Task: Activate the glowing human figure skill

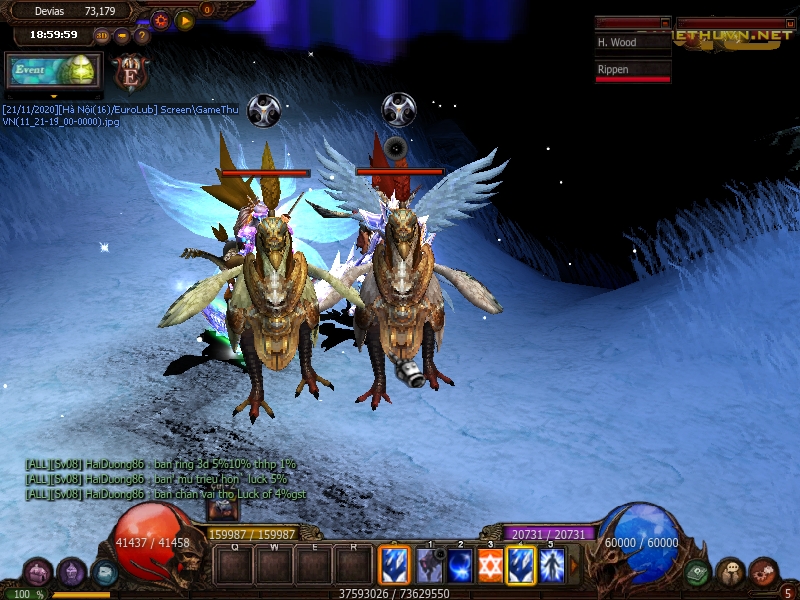Action: click(x=551, y=565)
